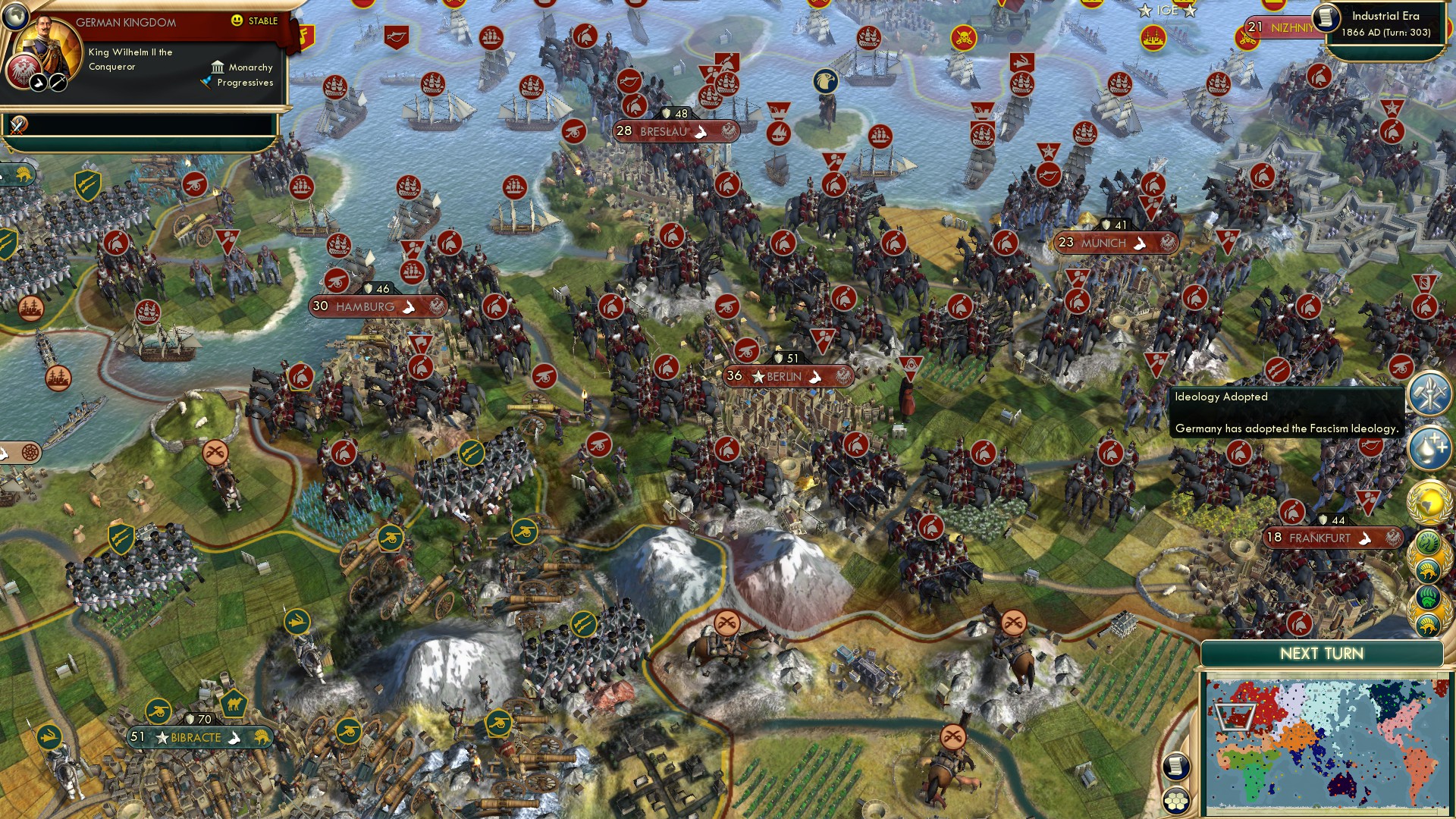Click the STABLE smiley stability indicator
The image size is (1456, 819).
pyautogui.click(x=238, y=20)
